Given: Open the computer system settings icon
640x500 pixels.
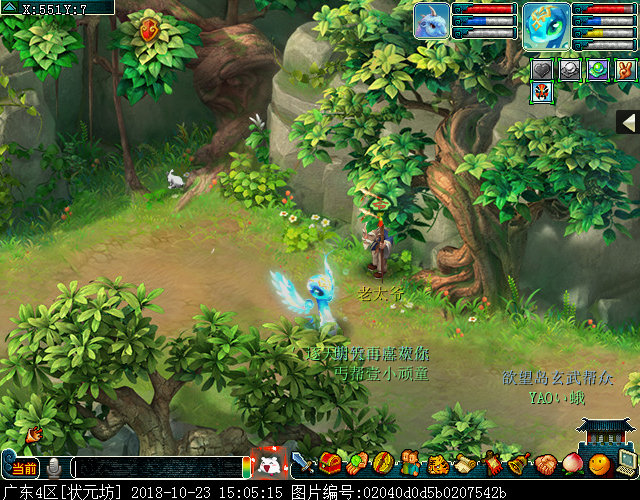Looking at the screenshot, I should (626, 463).
